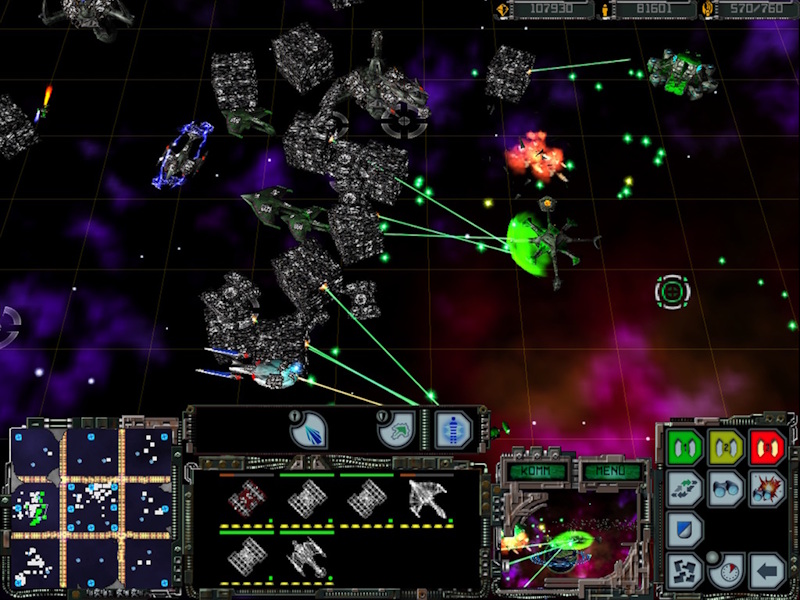Set red alert level 3
This screenshot has height=600, width=800.
point(768,444)
